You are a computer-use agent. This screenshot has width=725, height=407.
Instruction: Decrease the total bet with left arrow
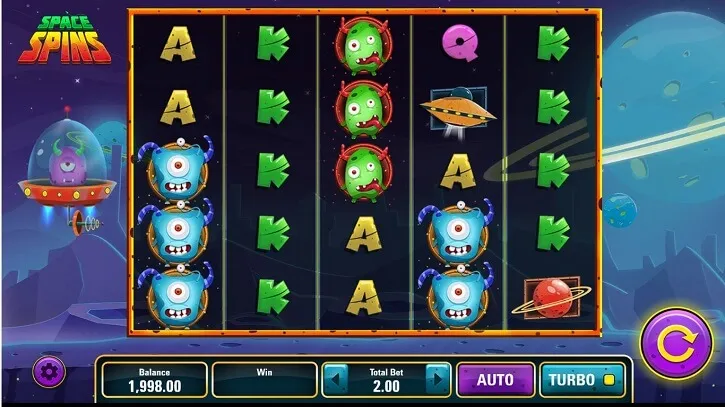335,380
